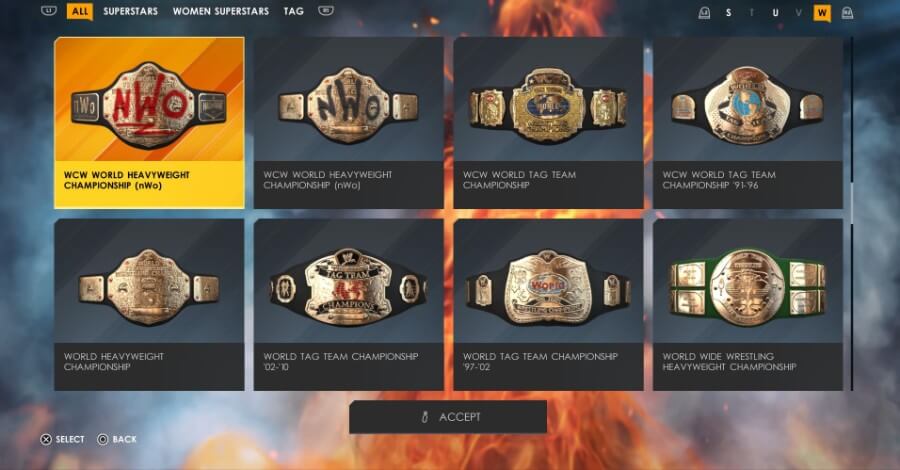Choose the All filter tab
Image resolution: width=900 pixels, height=470 pixels.
[x=80, y=12]
